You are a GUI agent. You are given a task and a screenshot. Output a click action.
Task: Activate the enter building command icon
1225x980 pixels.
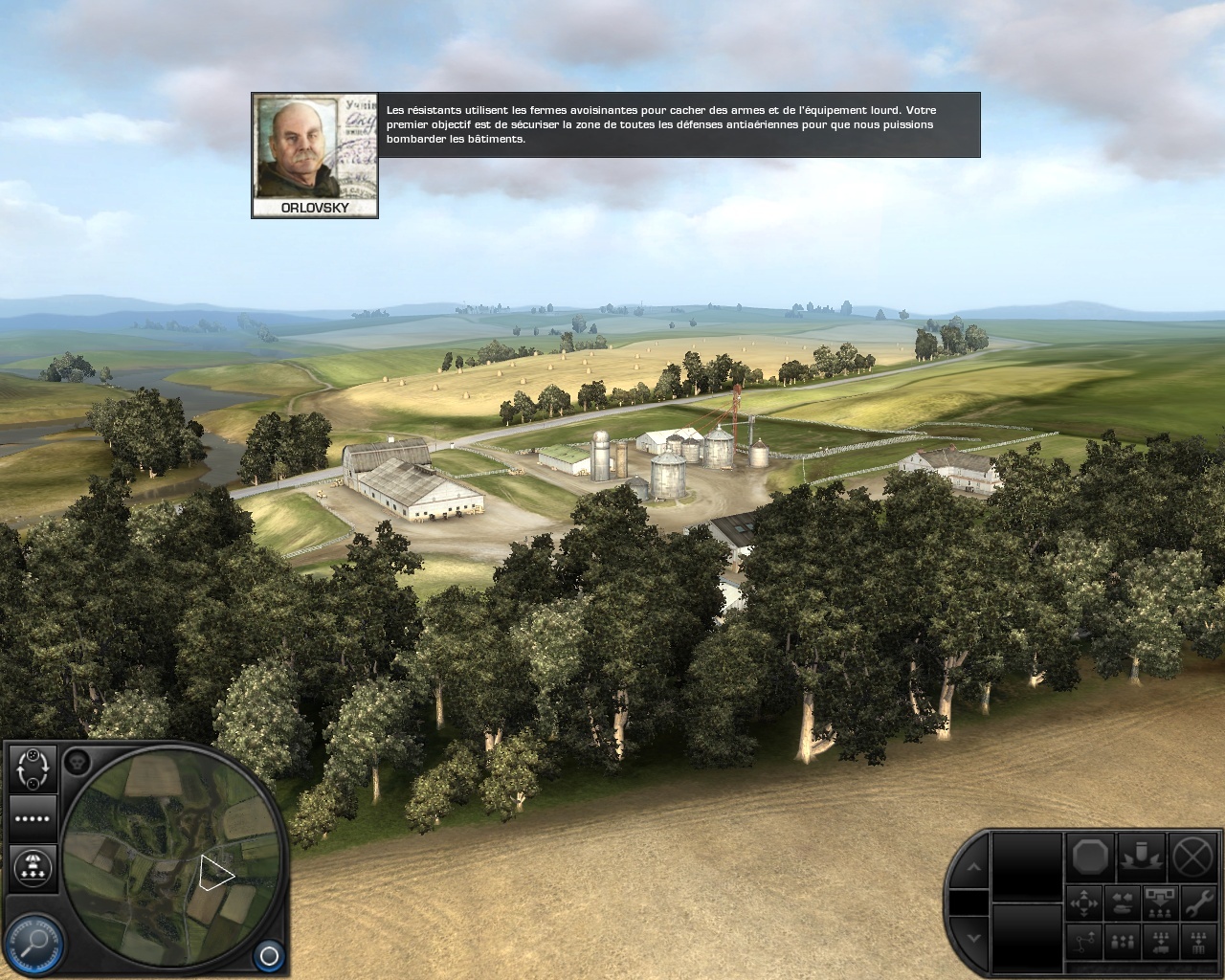[x=1197, y=942]
